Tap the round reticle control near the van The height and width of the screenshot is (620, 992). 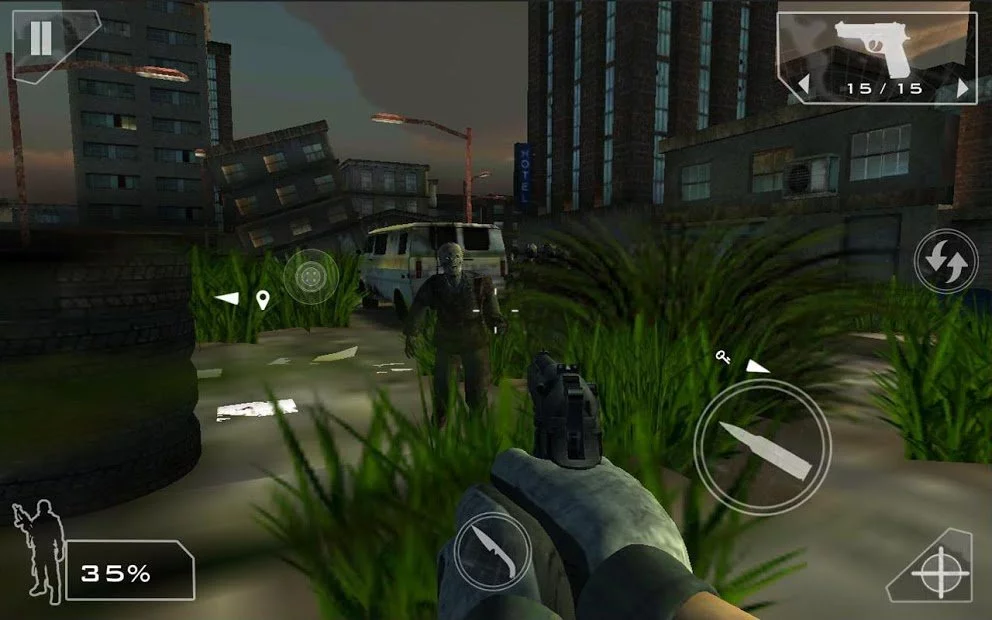[x=311, y=276]
